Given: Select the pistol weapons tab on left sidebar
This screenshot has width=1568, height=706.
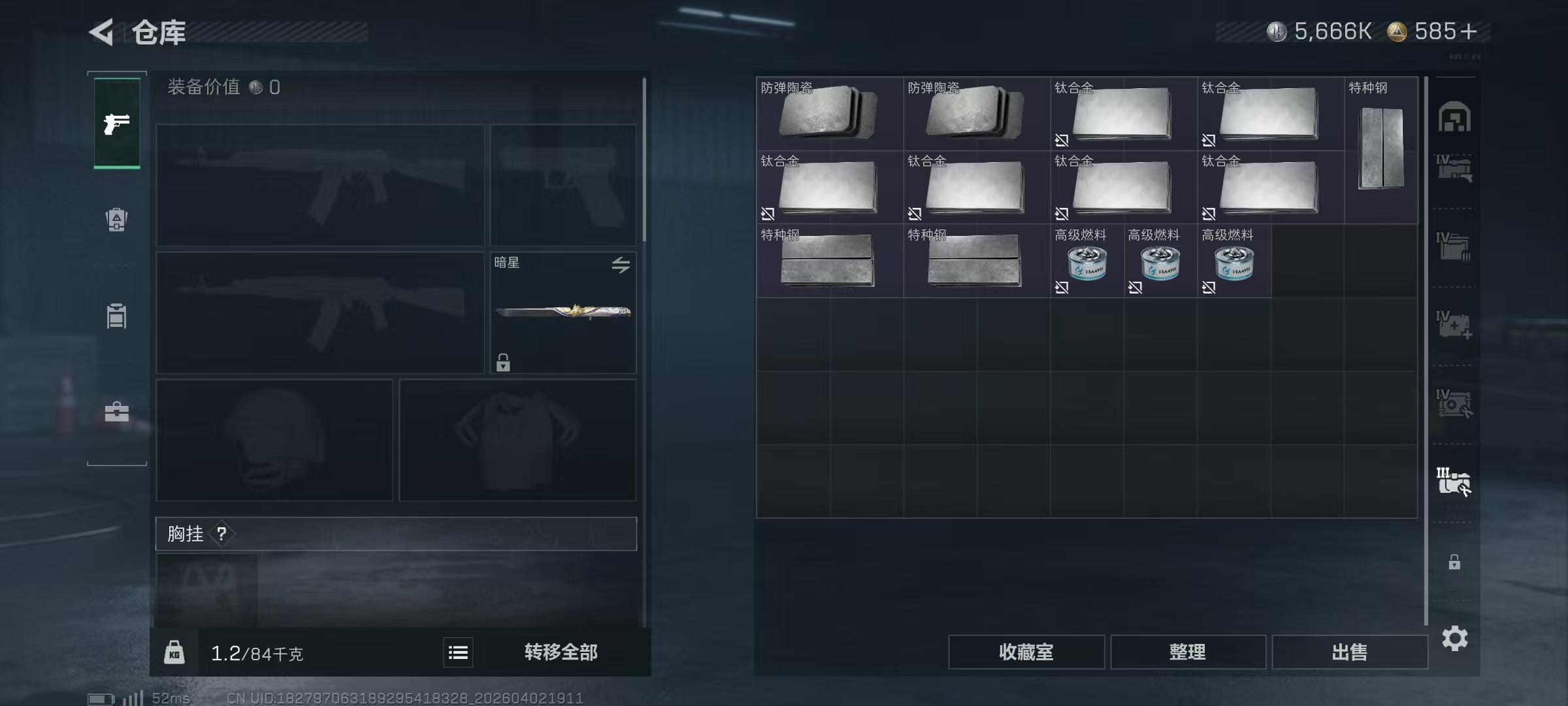Looking at the screenshot, I should point(116,123).
